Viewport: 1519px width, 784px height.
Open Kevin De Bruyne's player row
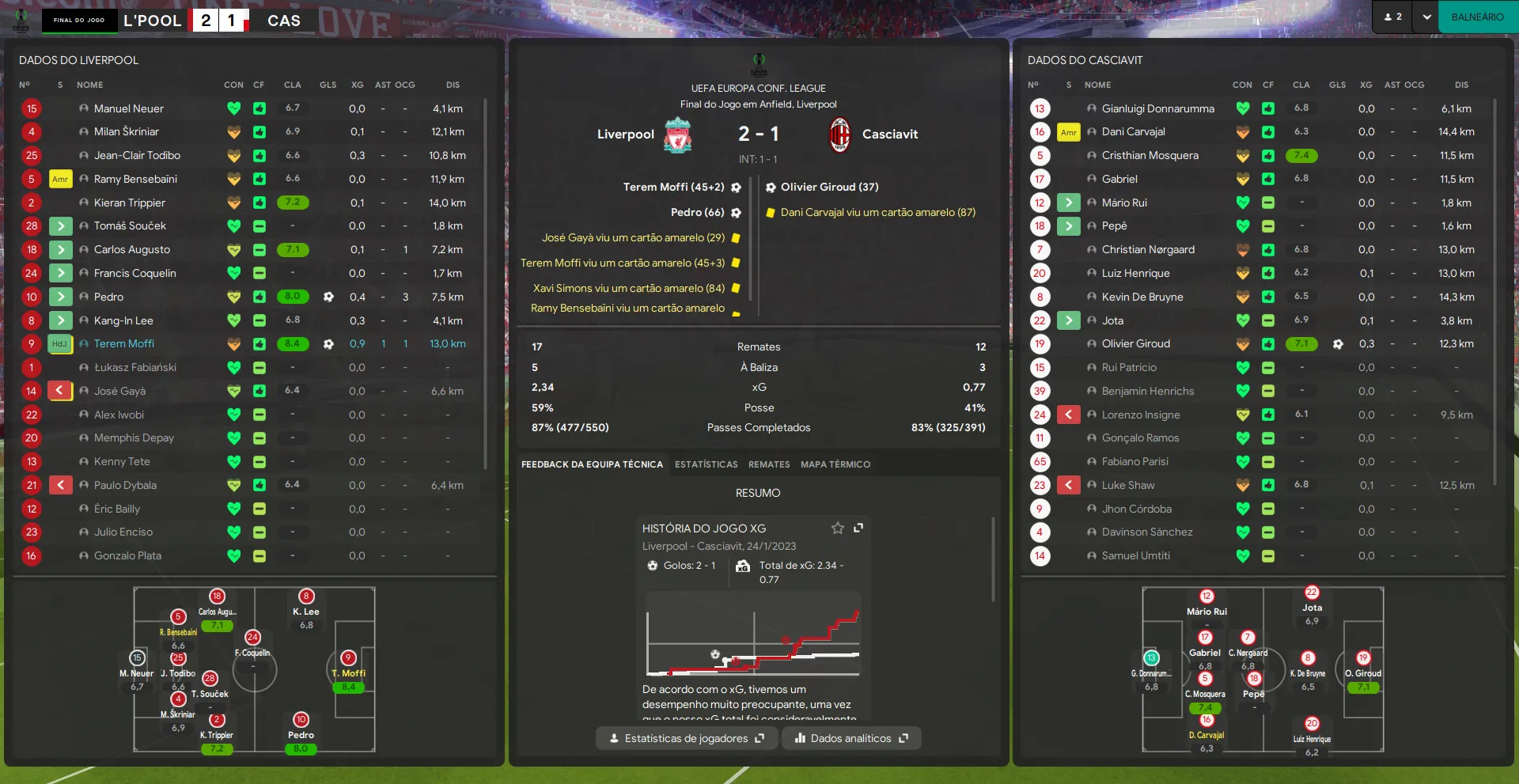(1142, 297)
